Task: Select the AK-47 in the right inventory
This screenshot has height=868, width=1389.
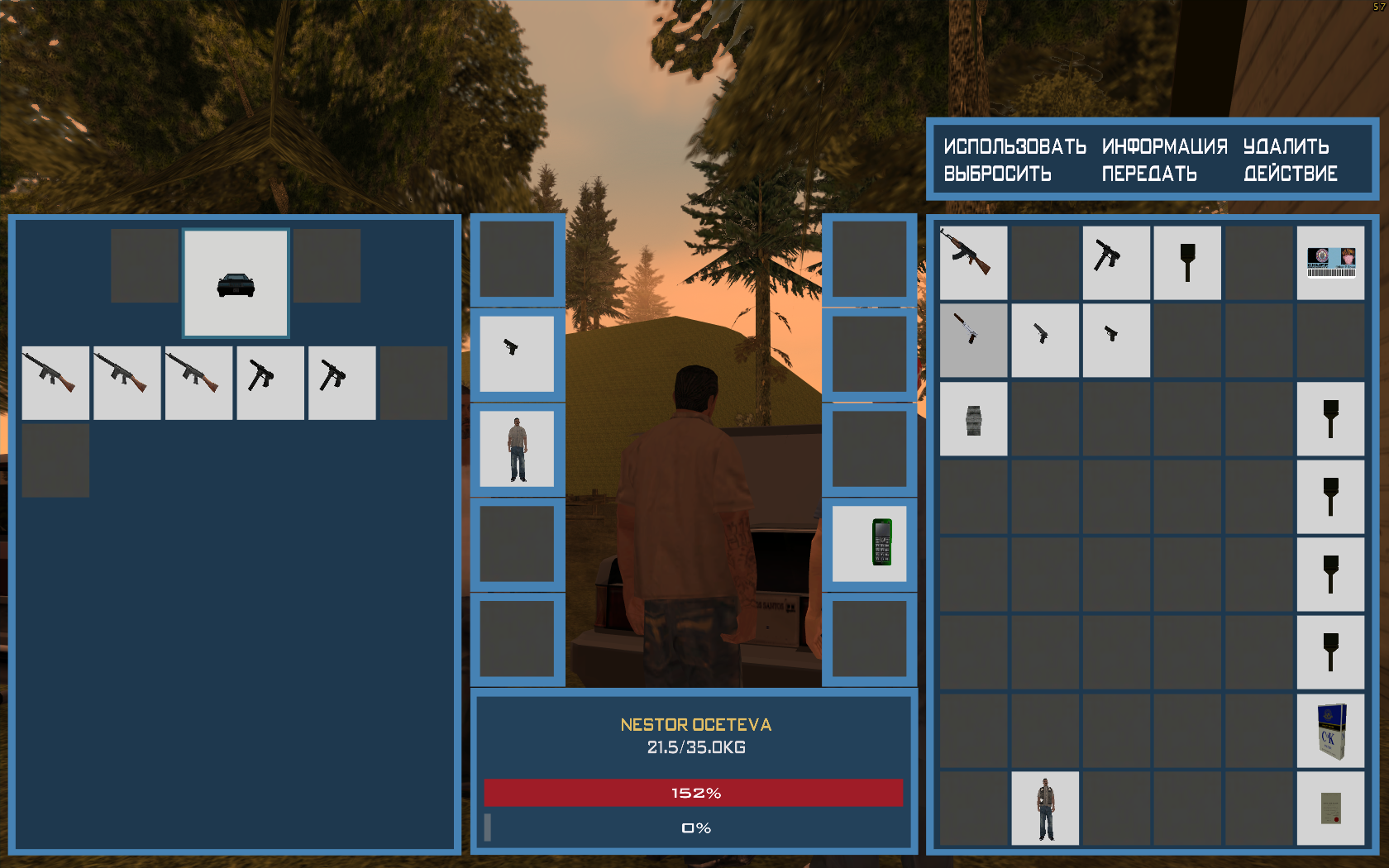Action: pyautogui.click(x=973, y=262)
